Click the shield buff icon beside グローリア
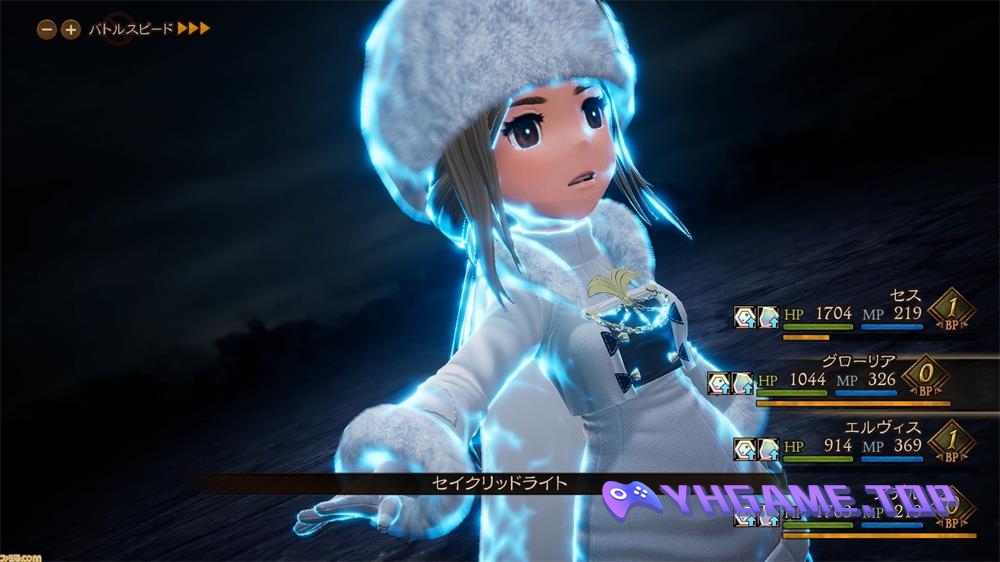1000x562 pixels. click(x=719, y=382)
